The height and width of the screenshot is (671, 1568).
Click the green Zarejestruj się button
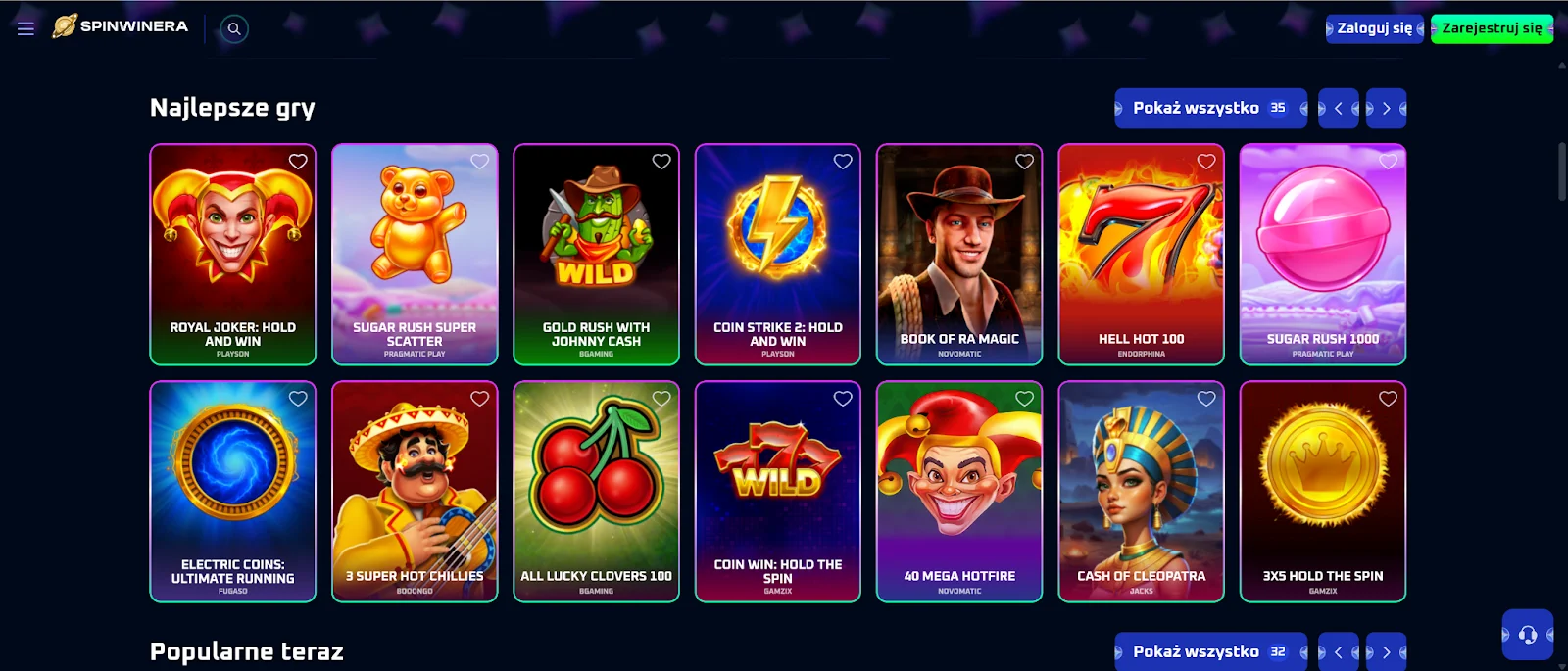(x=1492, y=28)
